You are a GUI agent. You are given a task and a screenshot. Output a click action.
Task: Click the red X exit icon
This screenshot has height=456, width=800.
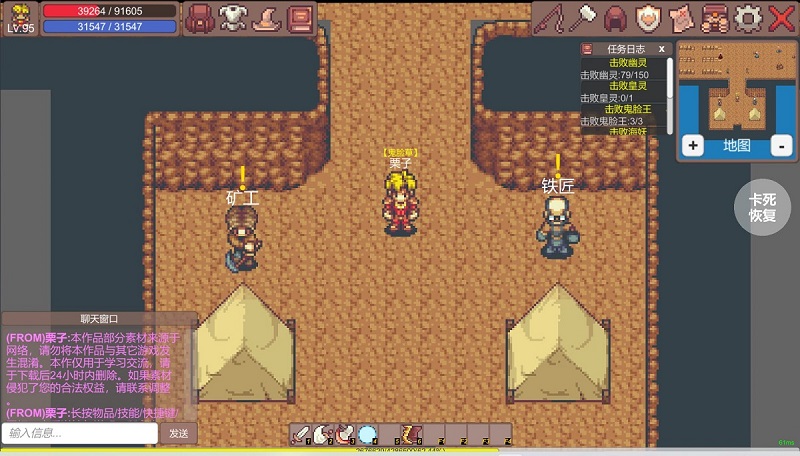(781, 17)
